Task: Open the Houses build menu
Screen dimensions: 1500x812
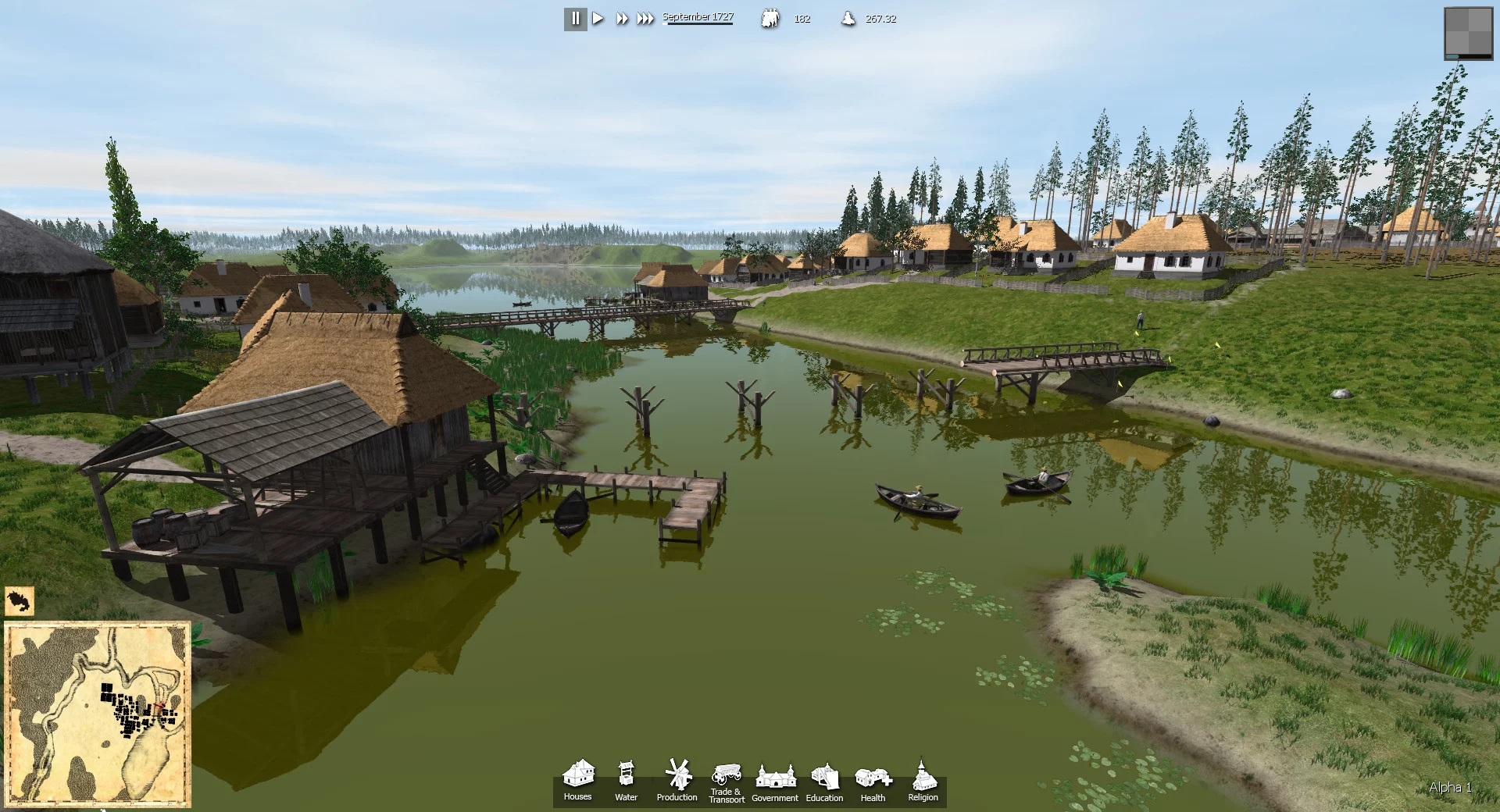Action: (578, 780)
